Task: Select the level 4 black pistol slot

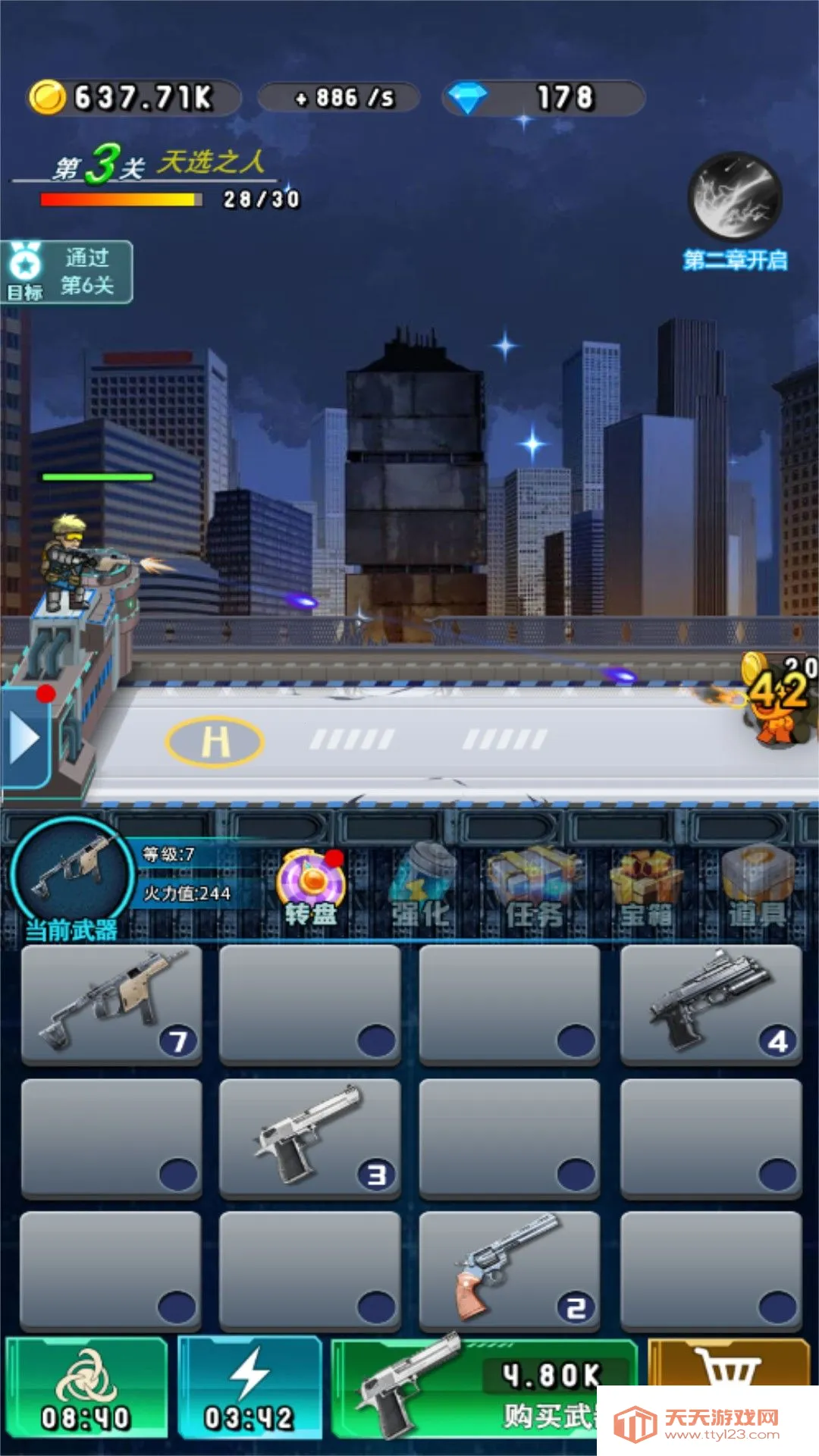Action: pos(711,1004)
